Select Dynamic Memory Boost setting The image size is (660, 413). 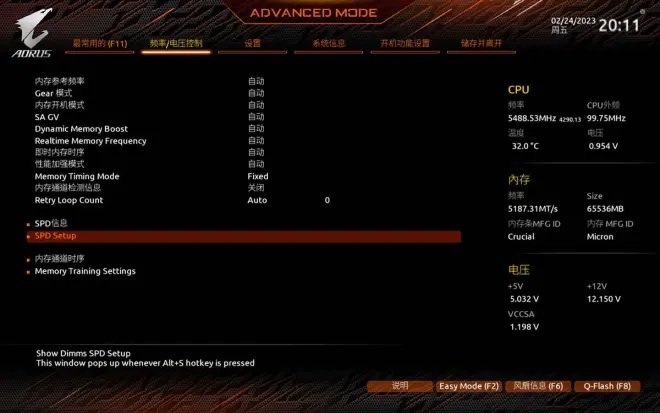tap(81, 129)
